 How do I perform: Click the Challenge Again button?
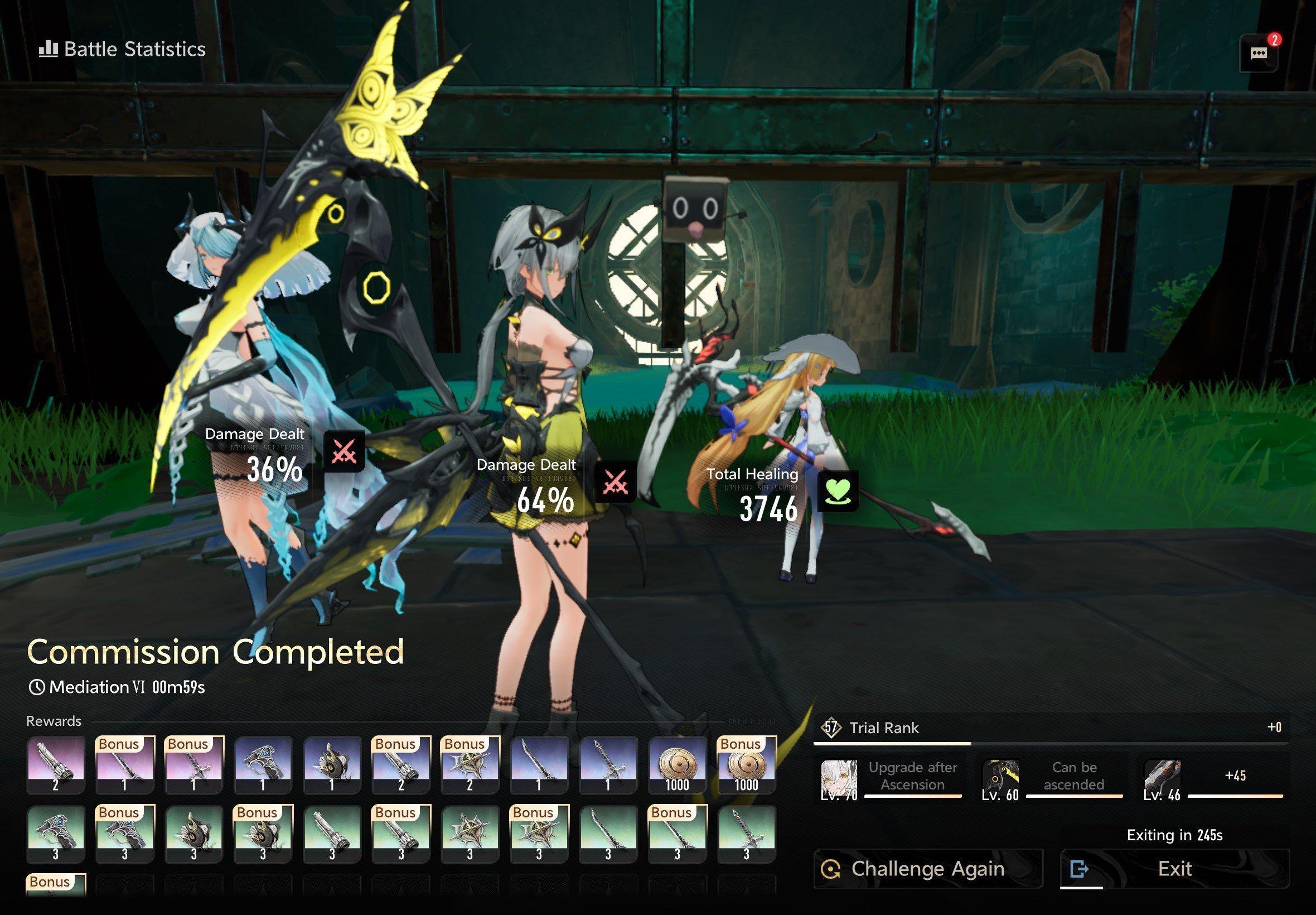[x=927, y=869]
